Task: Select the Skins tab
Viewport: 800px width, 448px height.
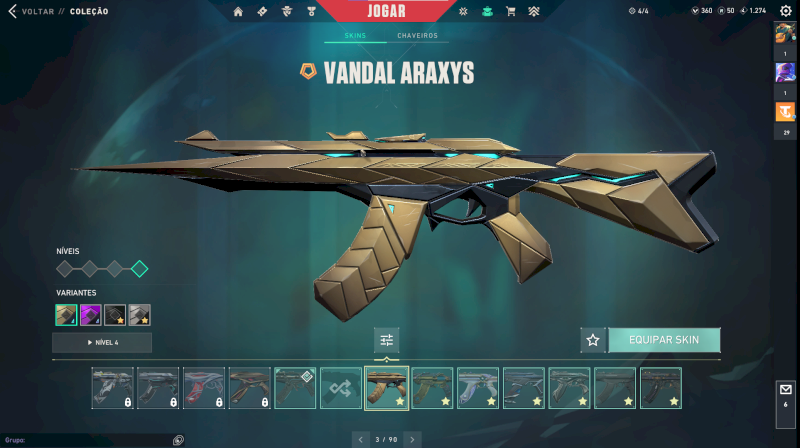Action: (x=355, y=35)
